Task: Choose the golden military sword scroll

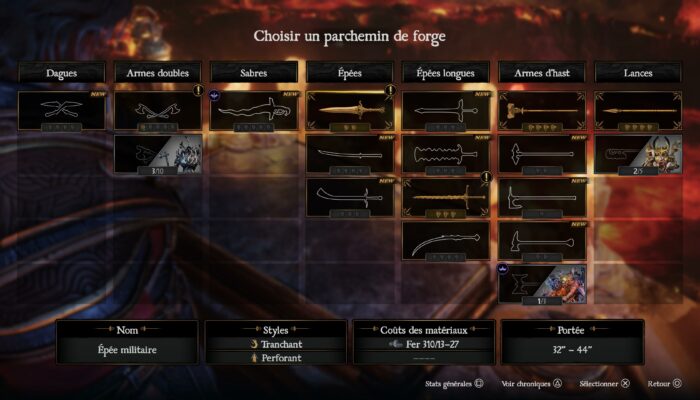Action: click(350, 110)
